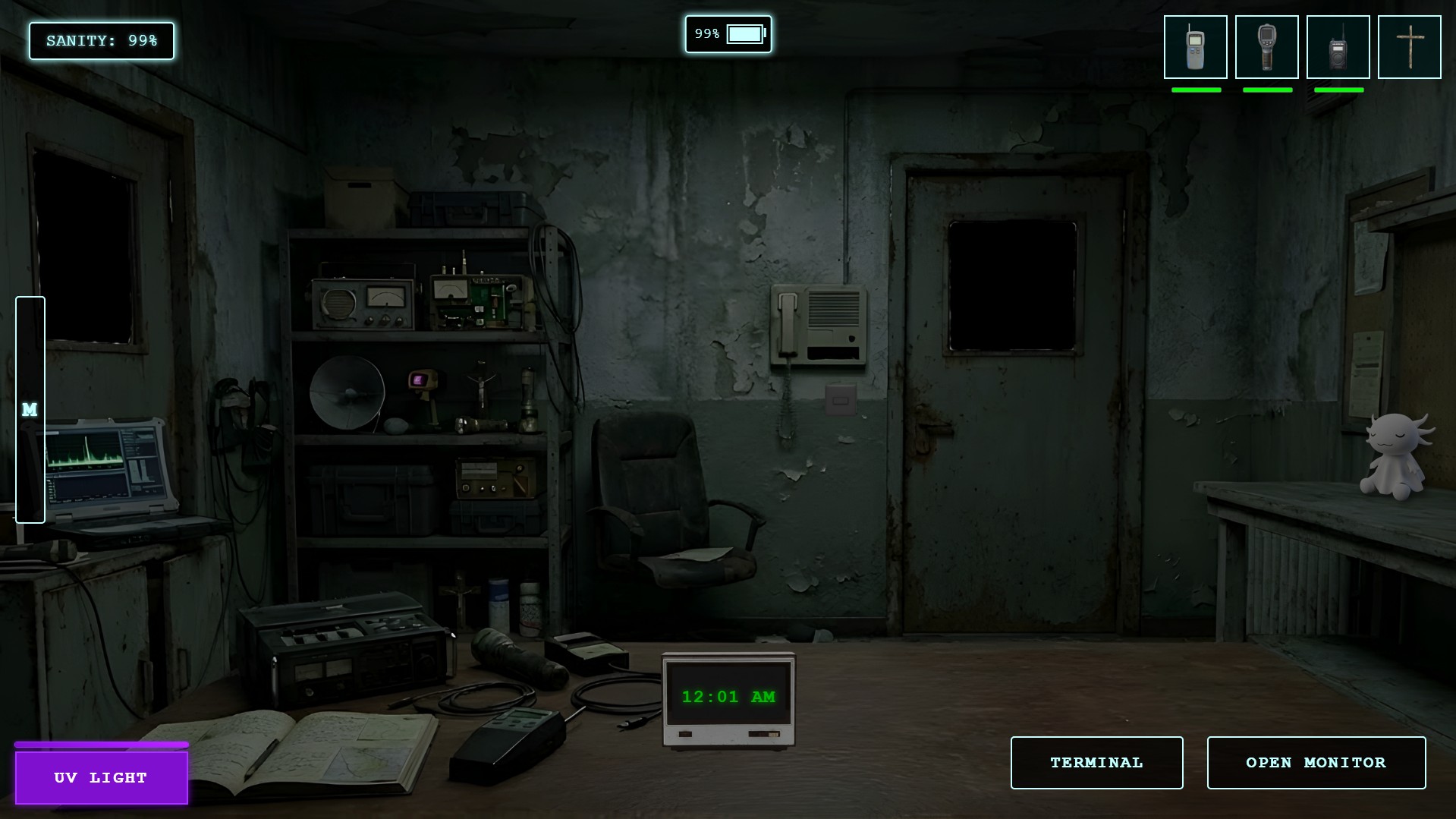Screen dimensions: 1456x819
Task: Turn on the UV Light button
Action: 101,777
